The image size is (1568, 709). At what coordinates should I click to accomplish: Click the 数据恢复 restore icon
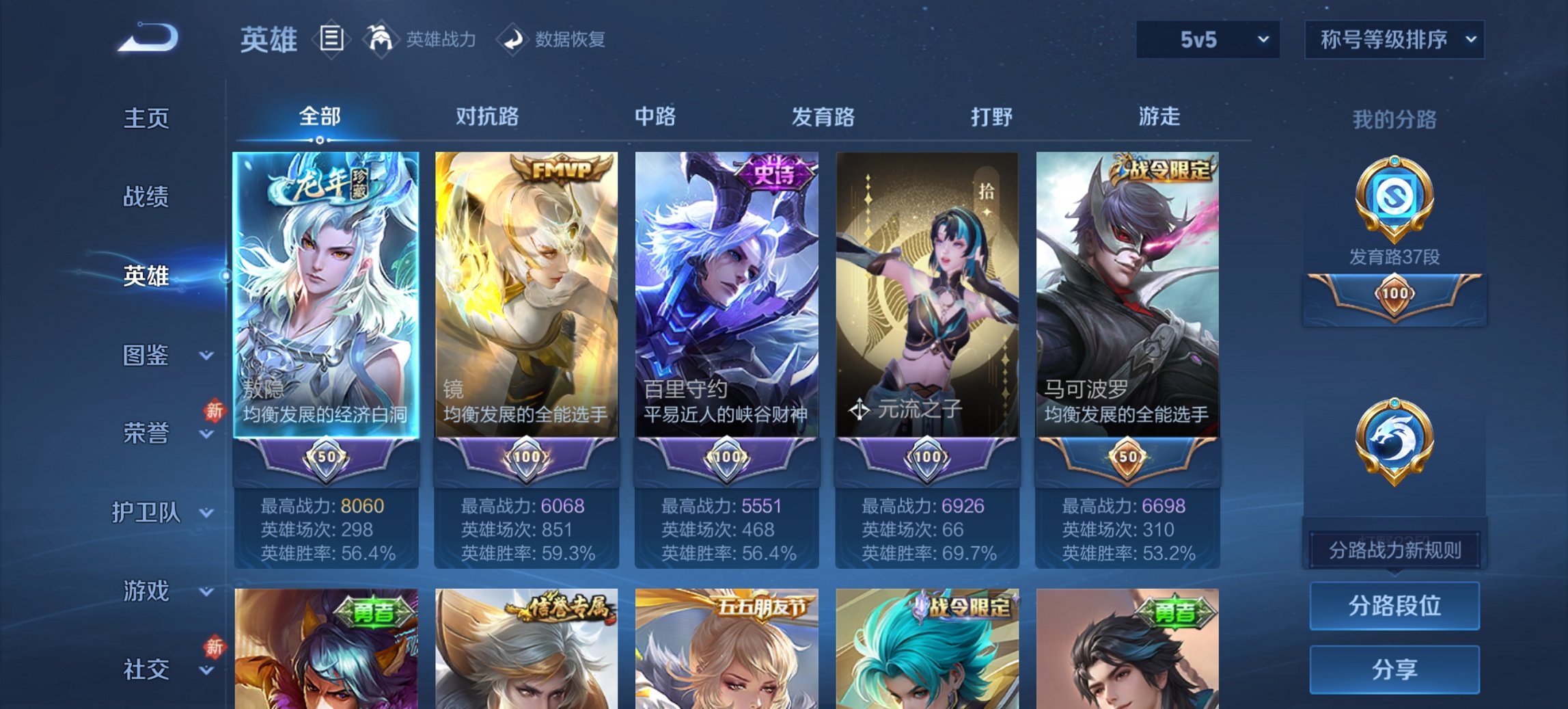point(514,39)
